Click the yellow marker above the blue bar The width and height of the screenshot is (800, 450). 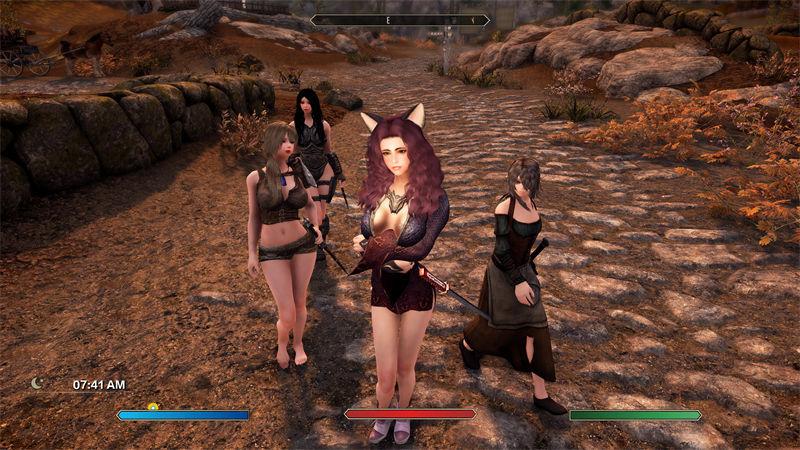pos(153,406)
